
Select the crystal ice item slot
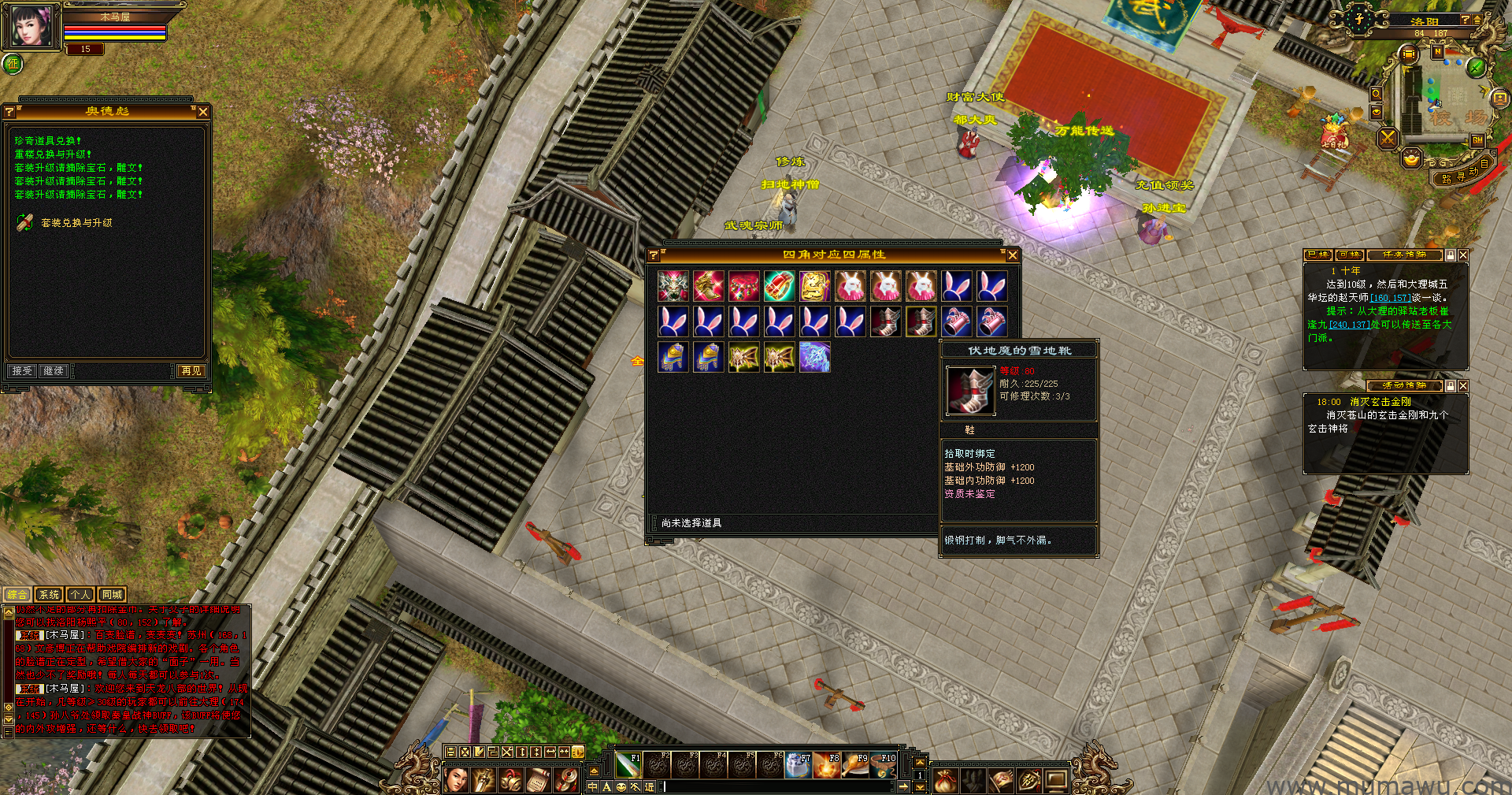814,357
